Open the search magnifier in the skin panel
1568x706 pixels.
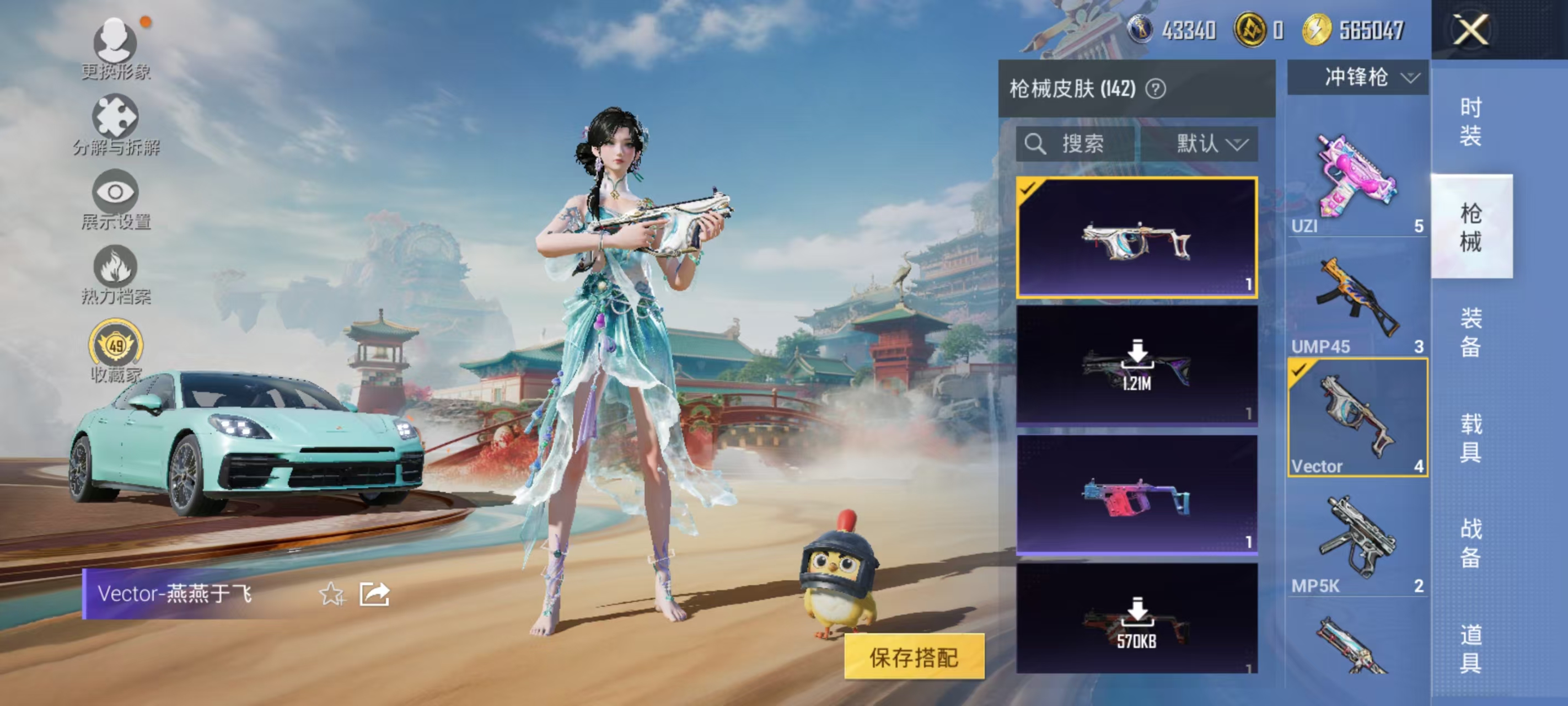pyautogui.click(x=1037, y=145)
